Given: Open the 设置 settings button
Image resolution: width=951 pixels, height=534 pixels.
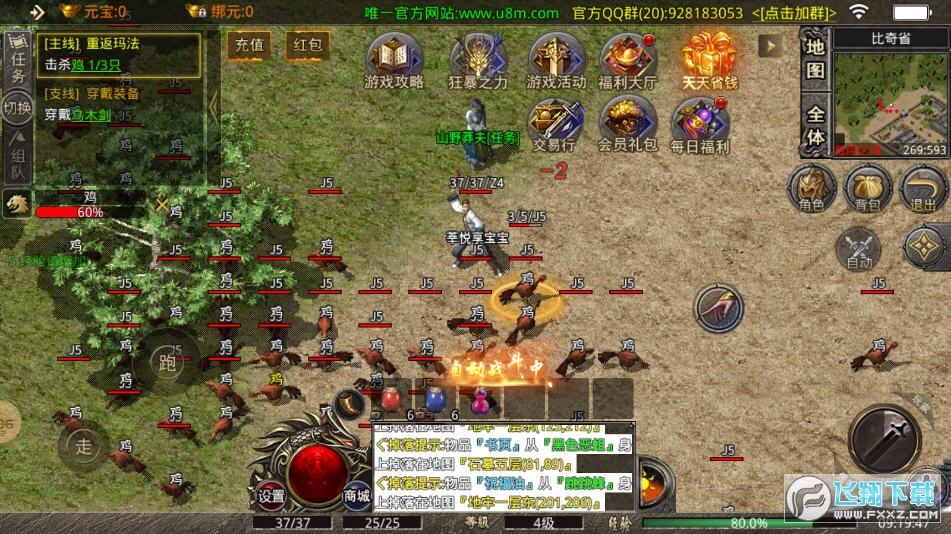Looking at the screenshot, I should tap(271, 495).
